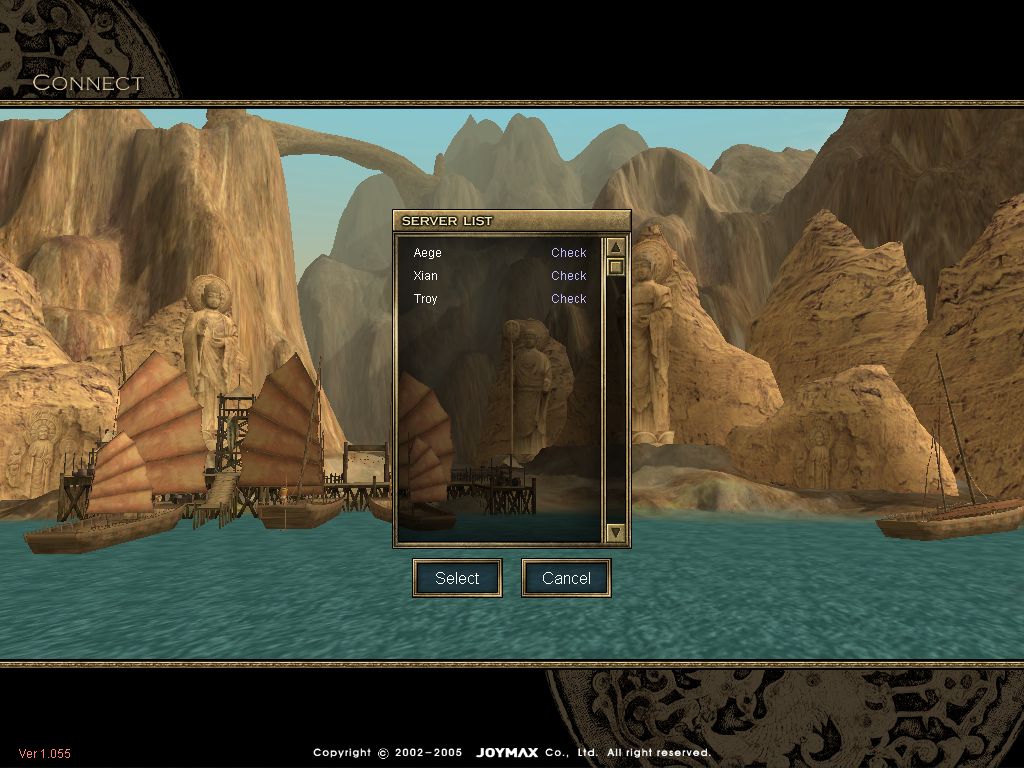Confirm with the Select button
The height and width of the screenshot is (768, 1024).
tap(457, 578)
